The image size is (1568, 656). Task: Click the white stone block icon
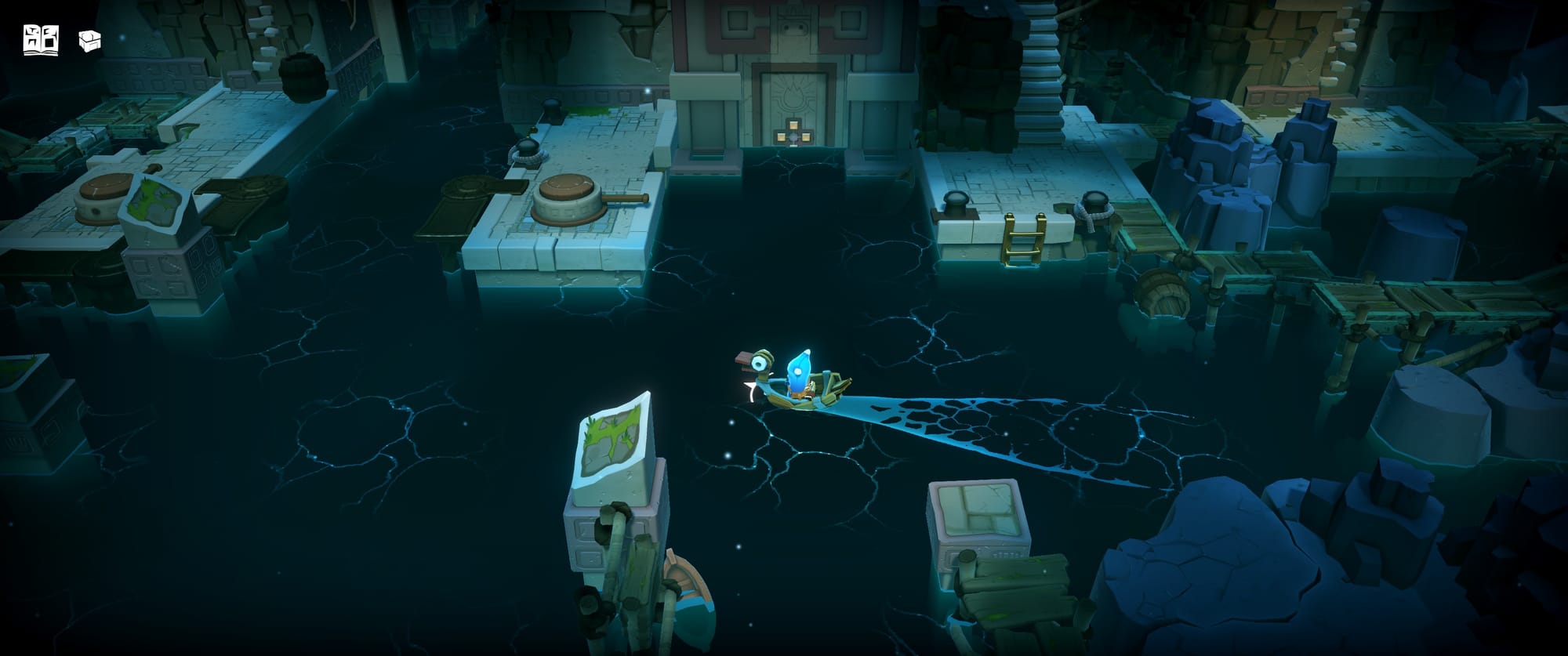90,41
